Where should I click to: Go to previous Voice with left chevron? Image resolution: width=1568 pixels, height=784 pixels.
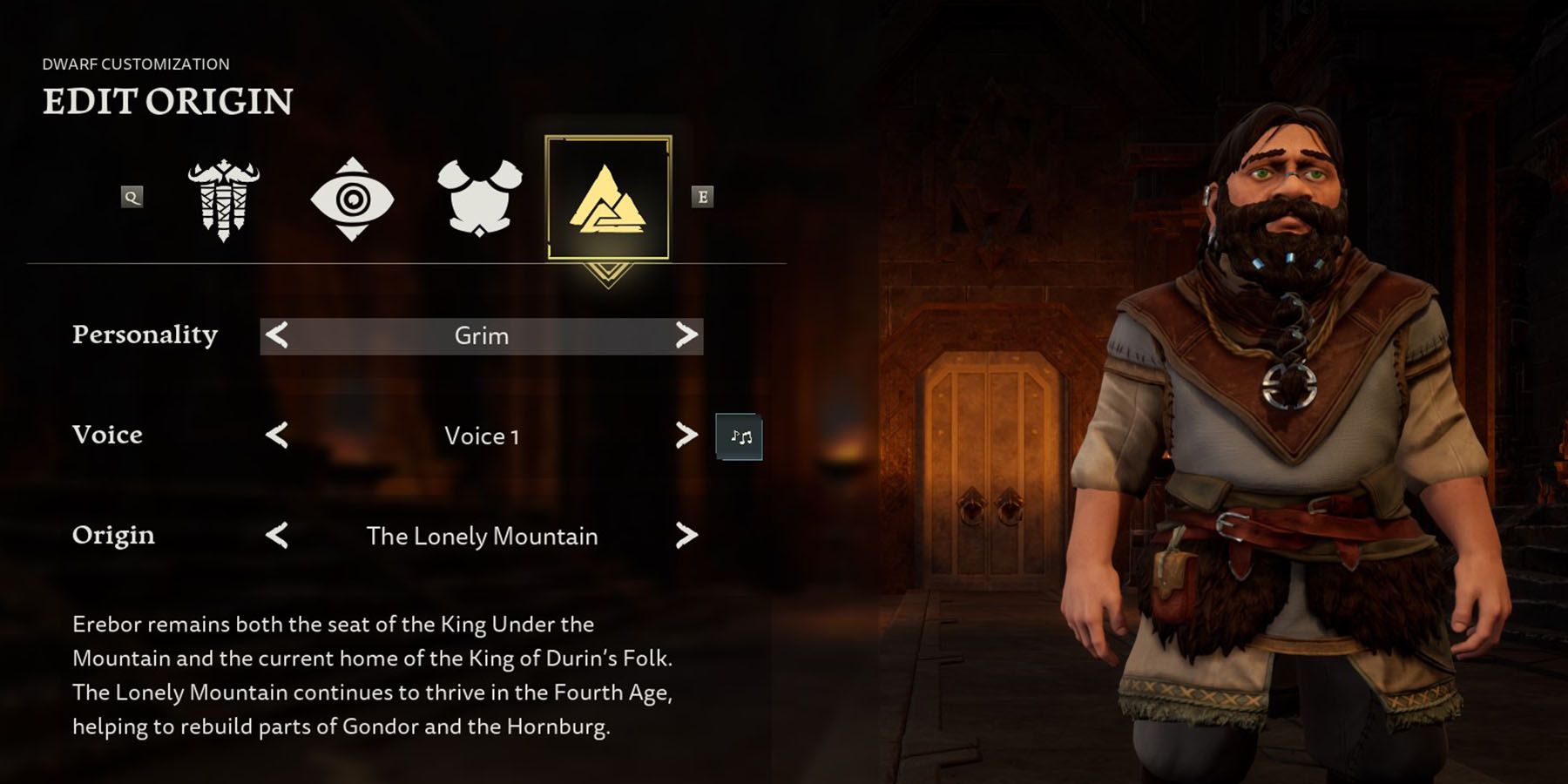pyautogui.click(x=279, y=437)
